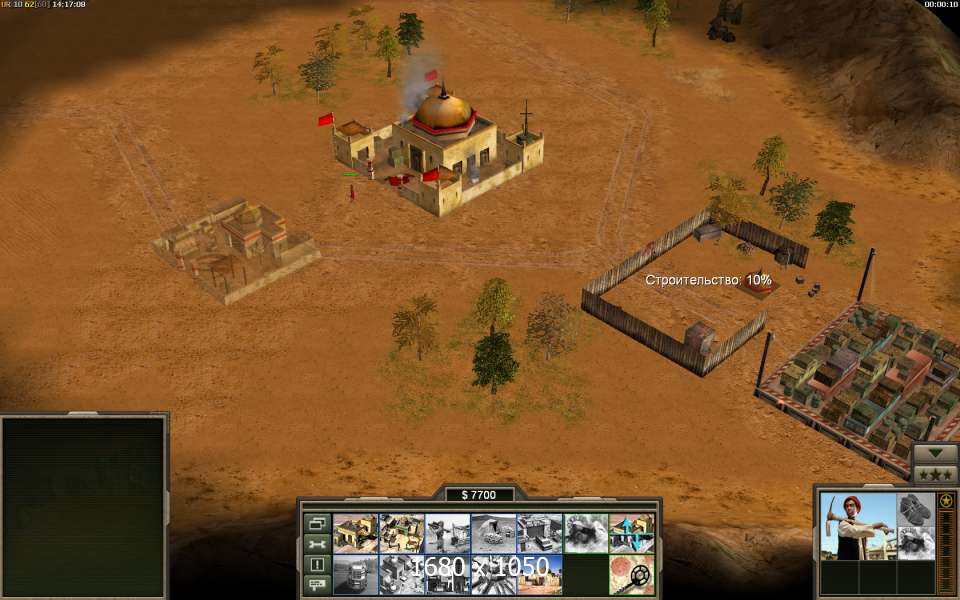Viewport: 960px width, 600px height.
Task: Select the greyed-out truck build icon
Action: click(355, 575)
